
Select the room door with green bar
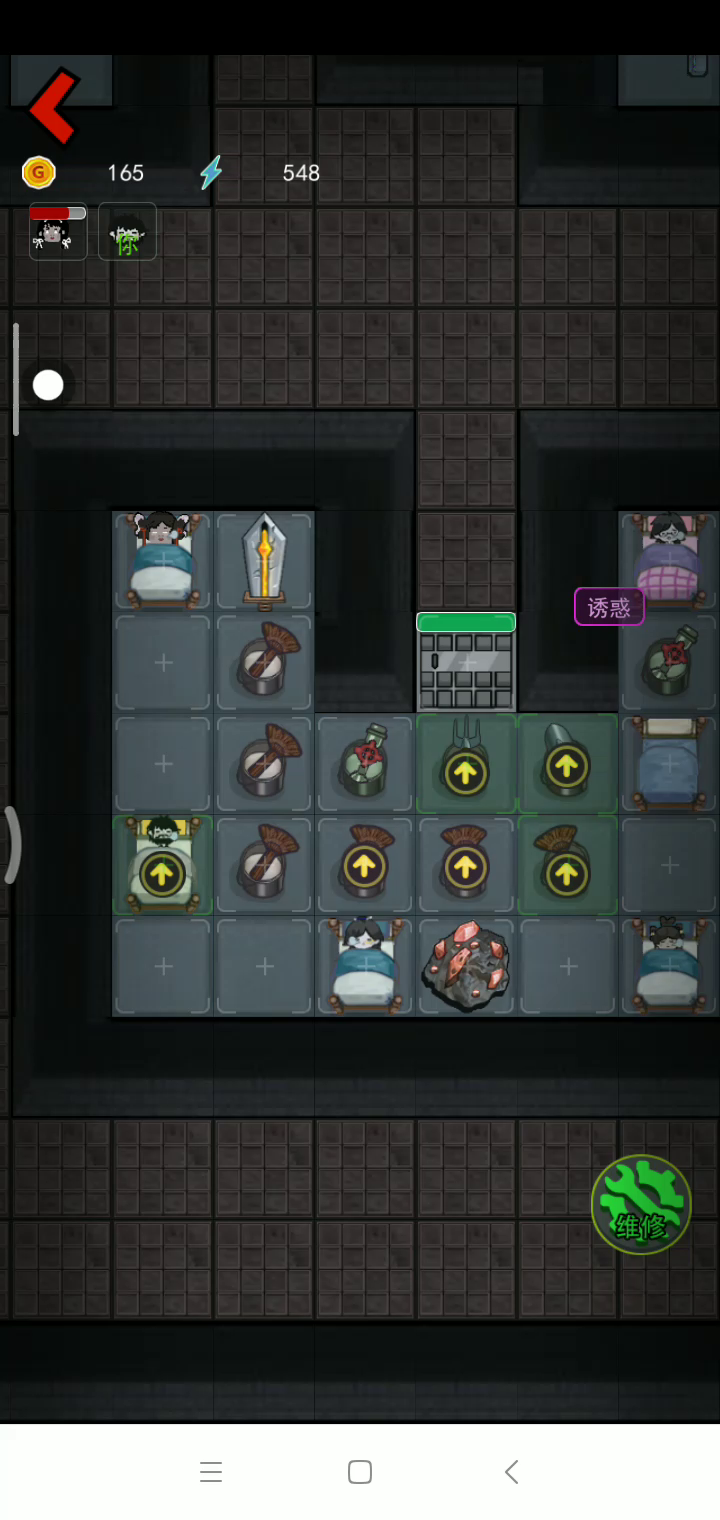(466, 664)
